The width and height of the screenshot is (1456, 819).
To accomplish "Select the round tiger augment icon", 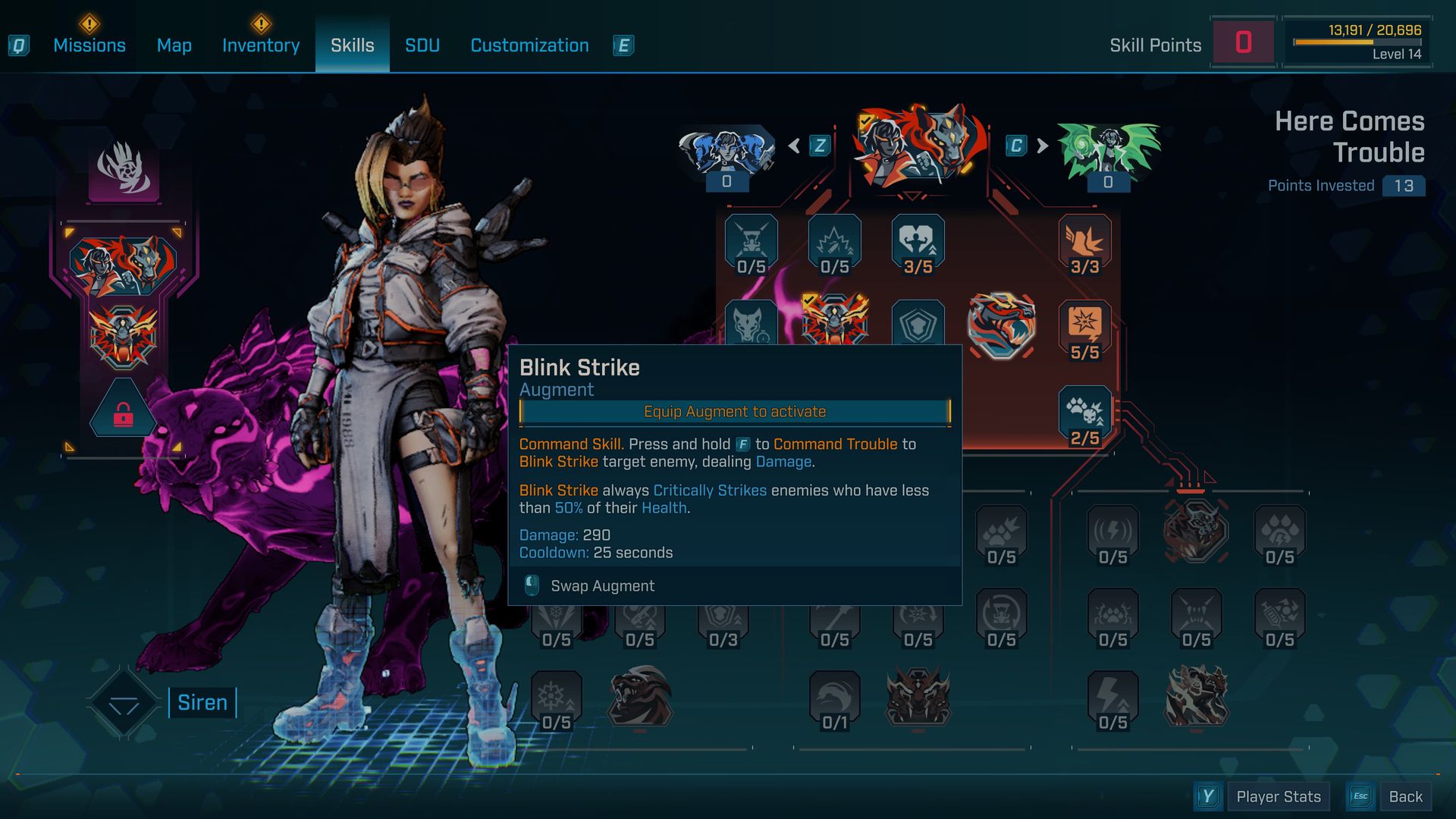I will click(1001, 325).
